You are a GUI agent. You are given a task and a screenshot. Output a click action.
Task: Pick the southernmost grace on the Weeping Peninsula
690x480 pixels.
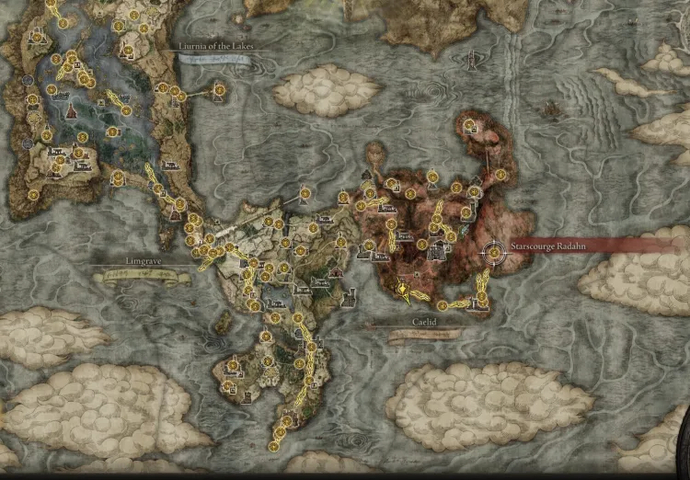(x=273, y=447)
